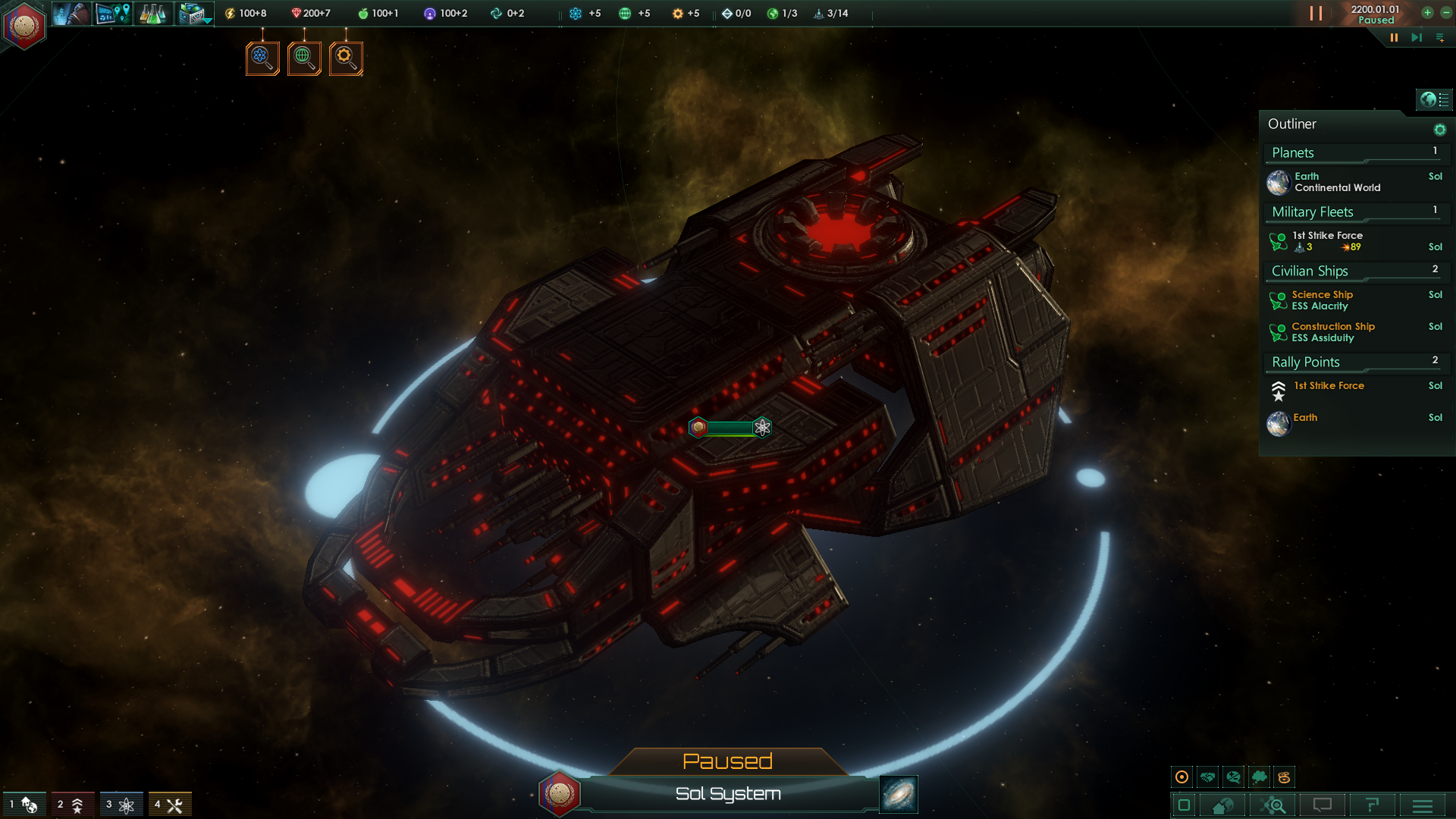This screenshot has height=819, width=1456.
Task: Open the main menu hamburger button
Action: click(1423, 805)
